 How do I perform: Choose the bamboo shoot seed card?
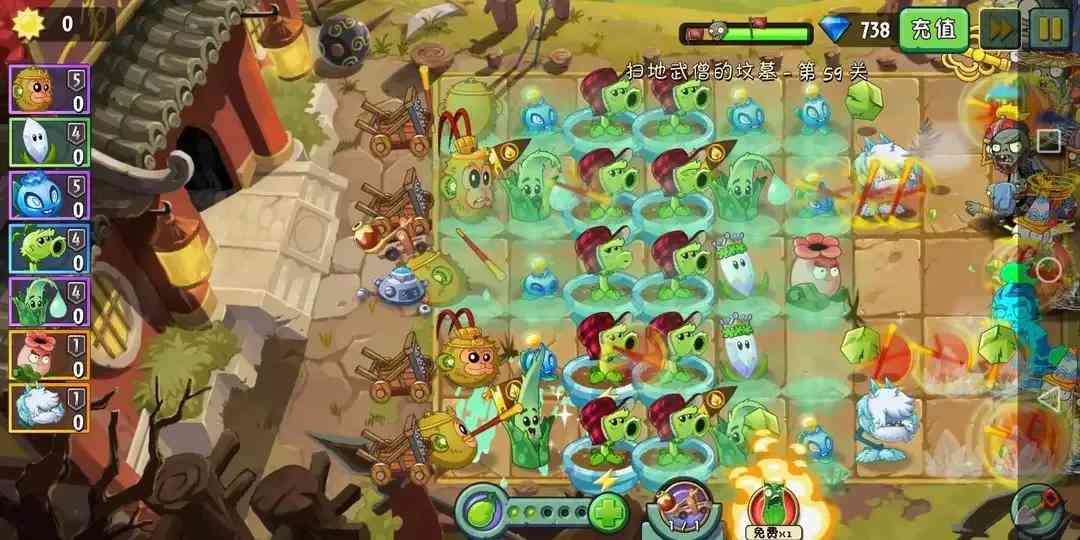[49, 301]
